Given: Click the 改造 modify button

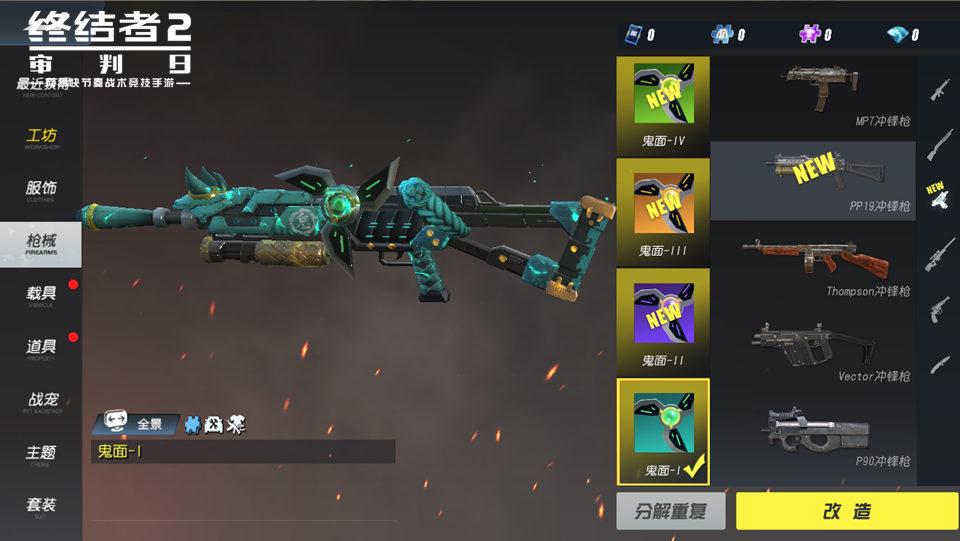Looking at the screenshot, I should [x=846, y=511].
